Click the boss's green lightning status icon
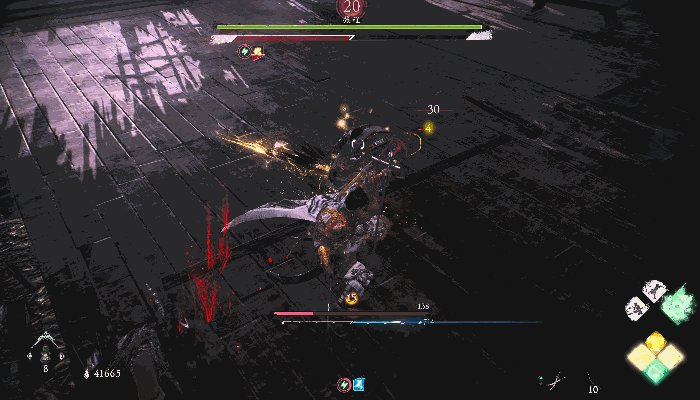 [x=244, y=50]
